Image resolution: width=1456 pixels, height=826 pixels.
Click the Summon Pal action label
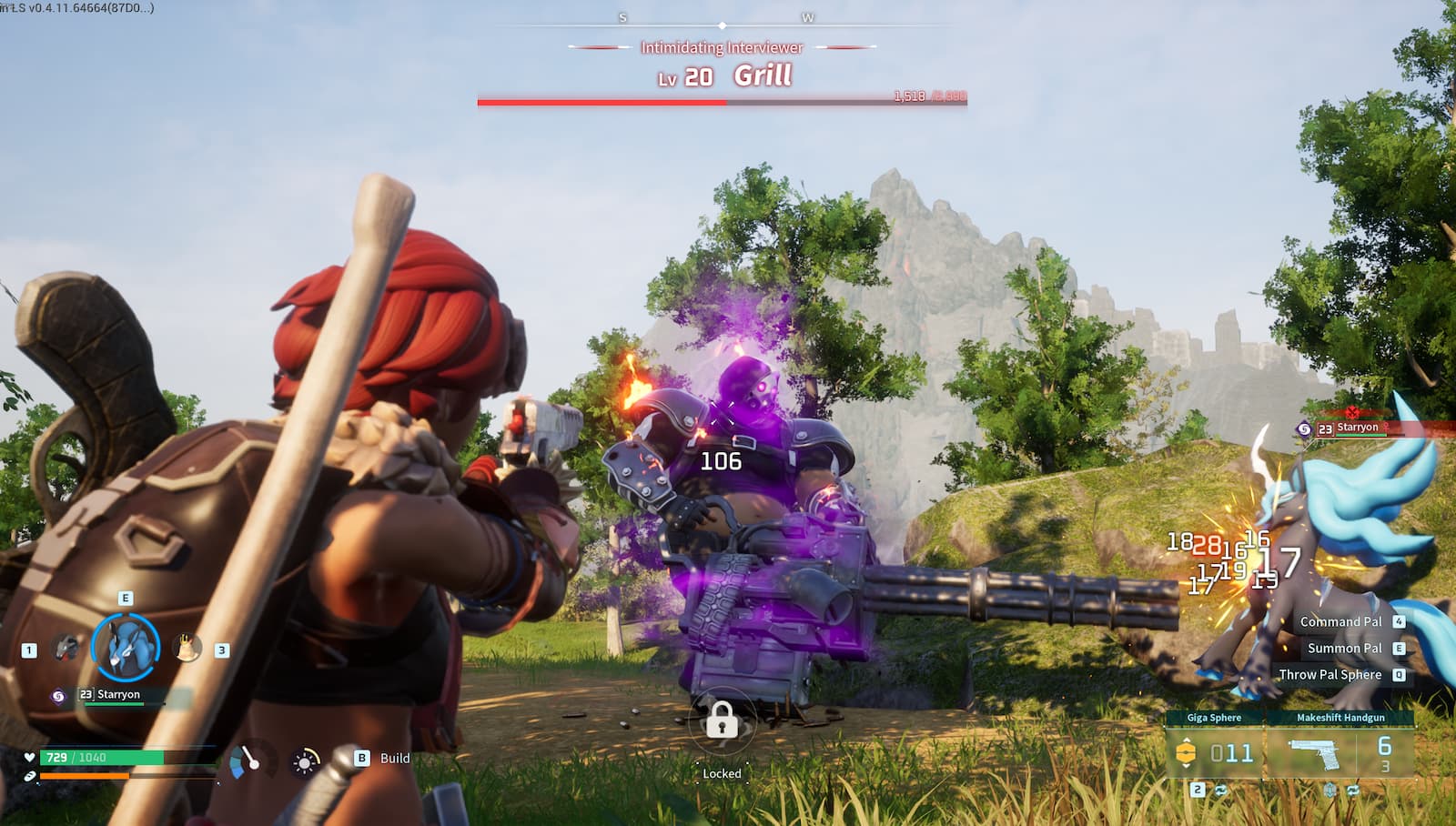coord(1344,649)
